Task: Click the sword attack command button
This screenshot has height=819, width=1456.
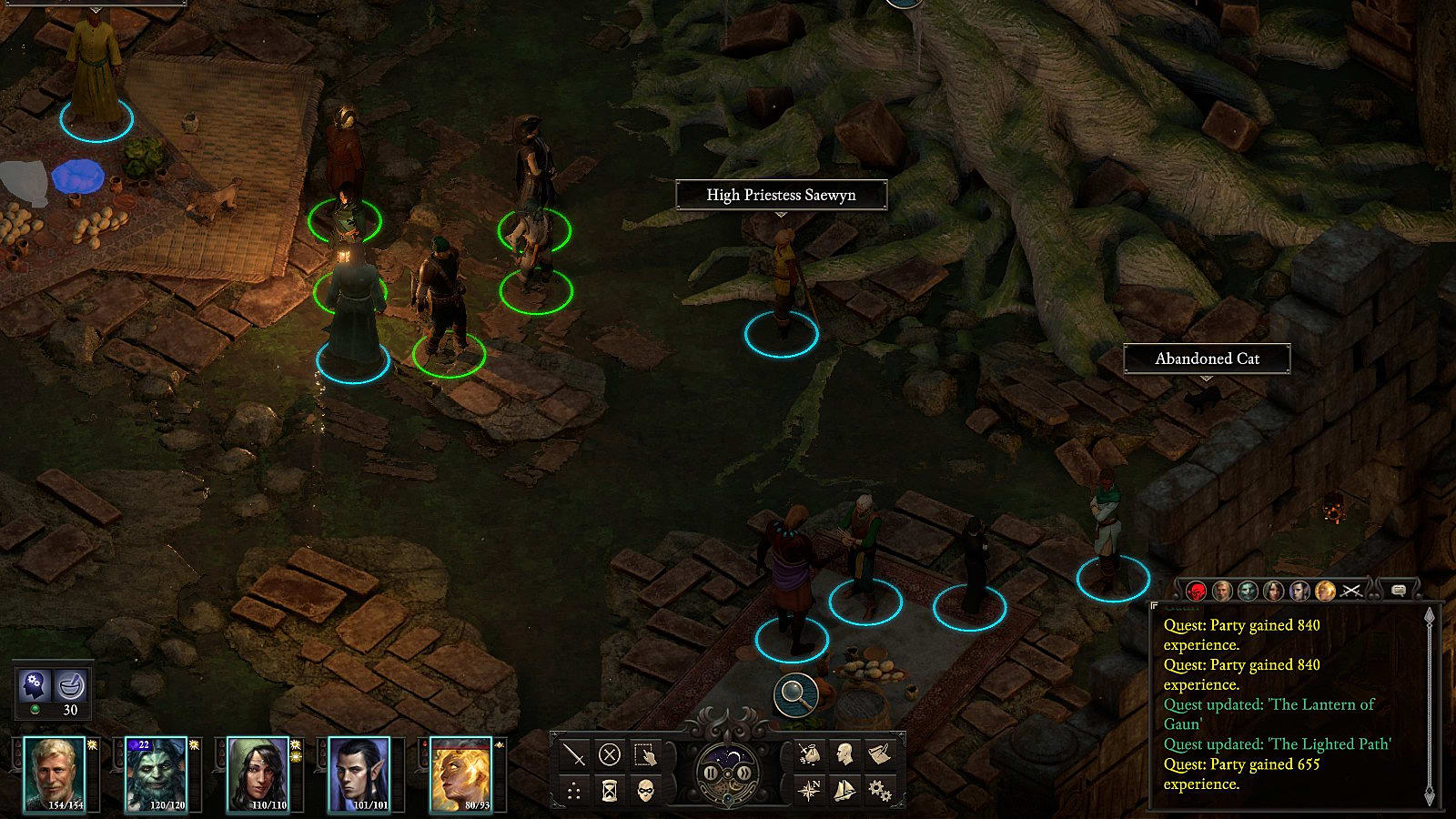Action: [x=574, y=754]
